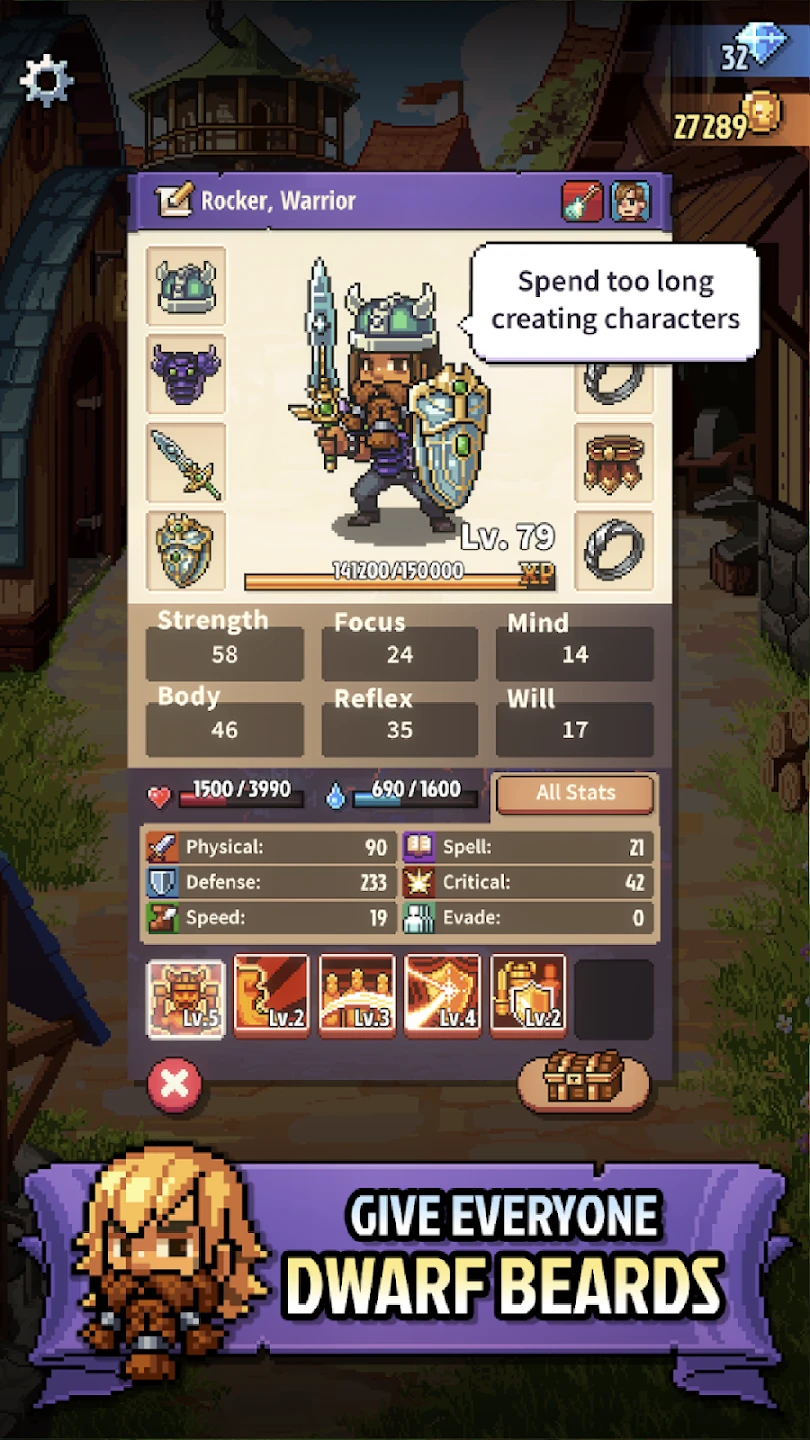
Task: Select the bottom silver ring slot
Action: [614, 550]
